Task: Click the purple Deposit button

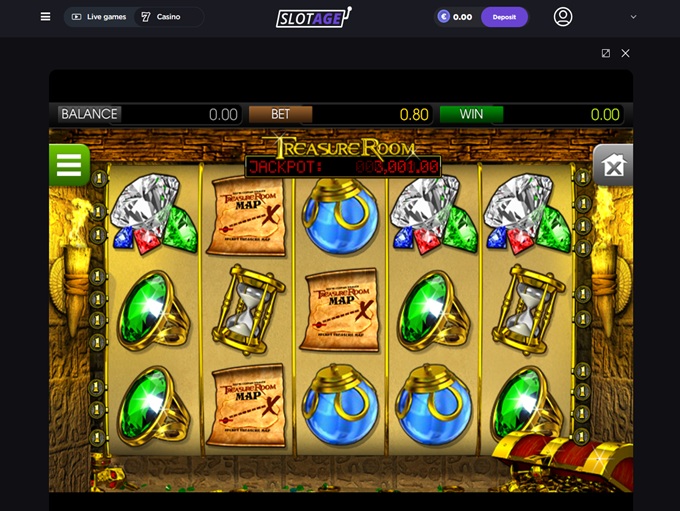Action: pos(504,17)
